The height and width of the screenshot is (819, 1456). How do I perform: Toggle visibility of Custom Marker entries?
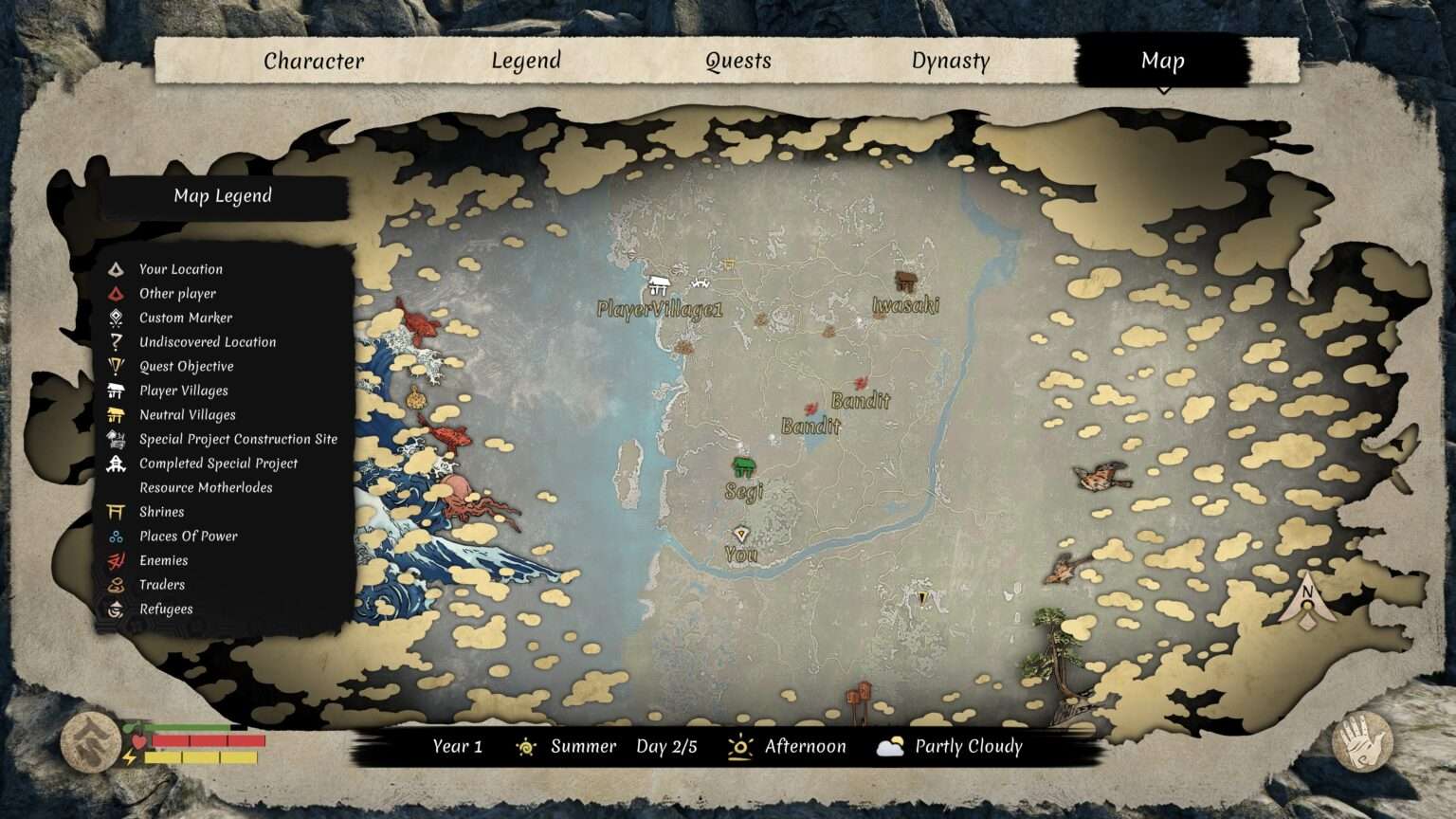[116, 318]
